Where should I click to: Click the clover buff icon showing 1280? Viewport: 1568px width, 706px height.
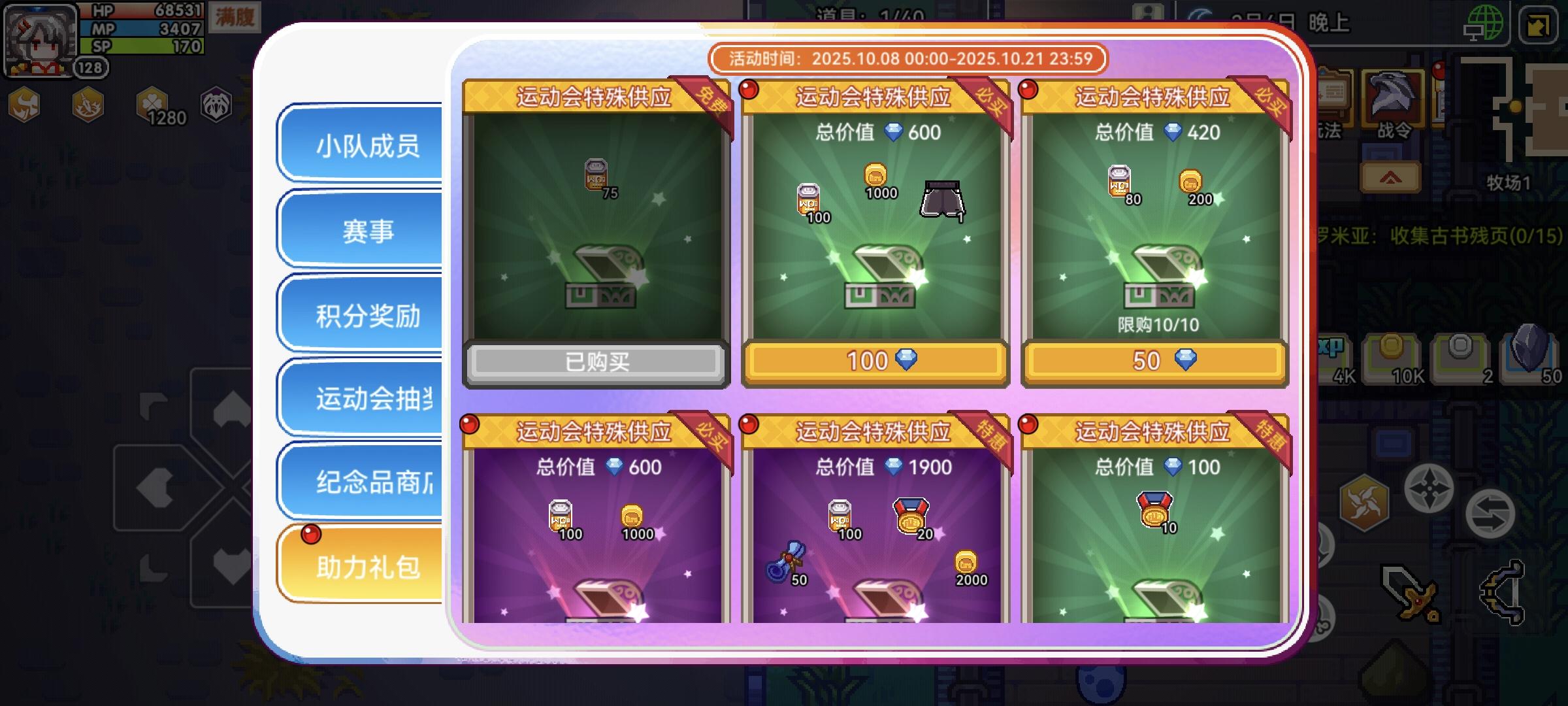[x=150, y=104]
